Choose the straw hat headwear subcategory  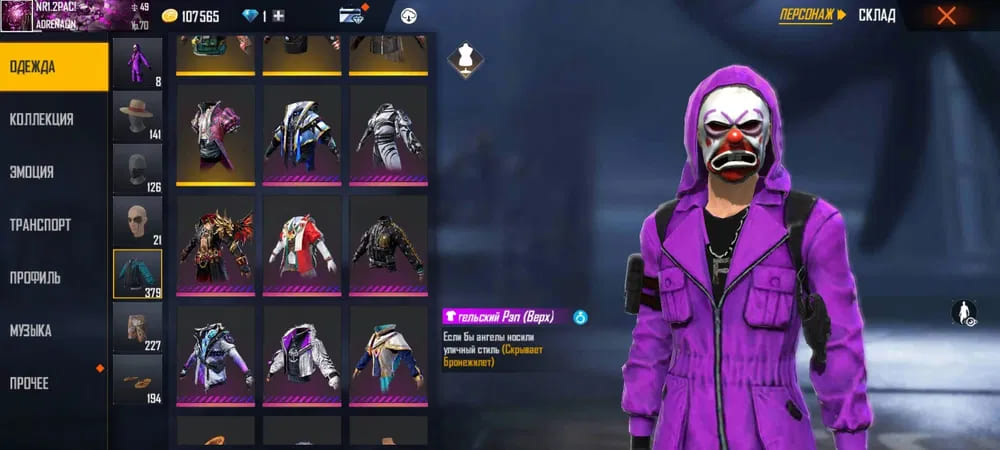[x=137, y=116]
